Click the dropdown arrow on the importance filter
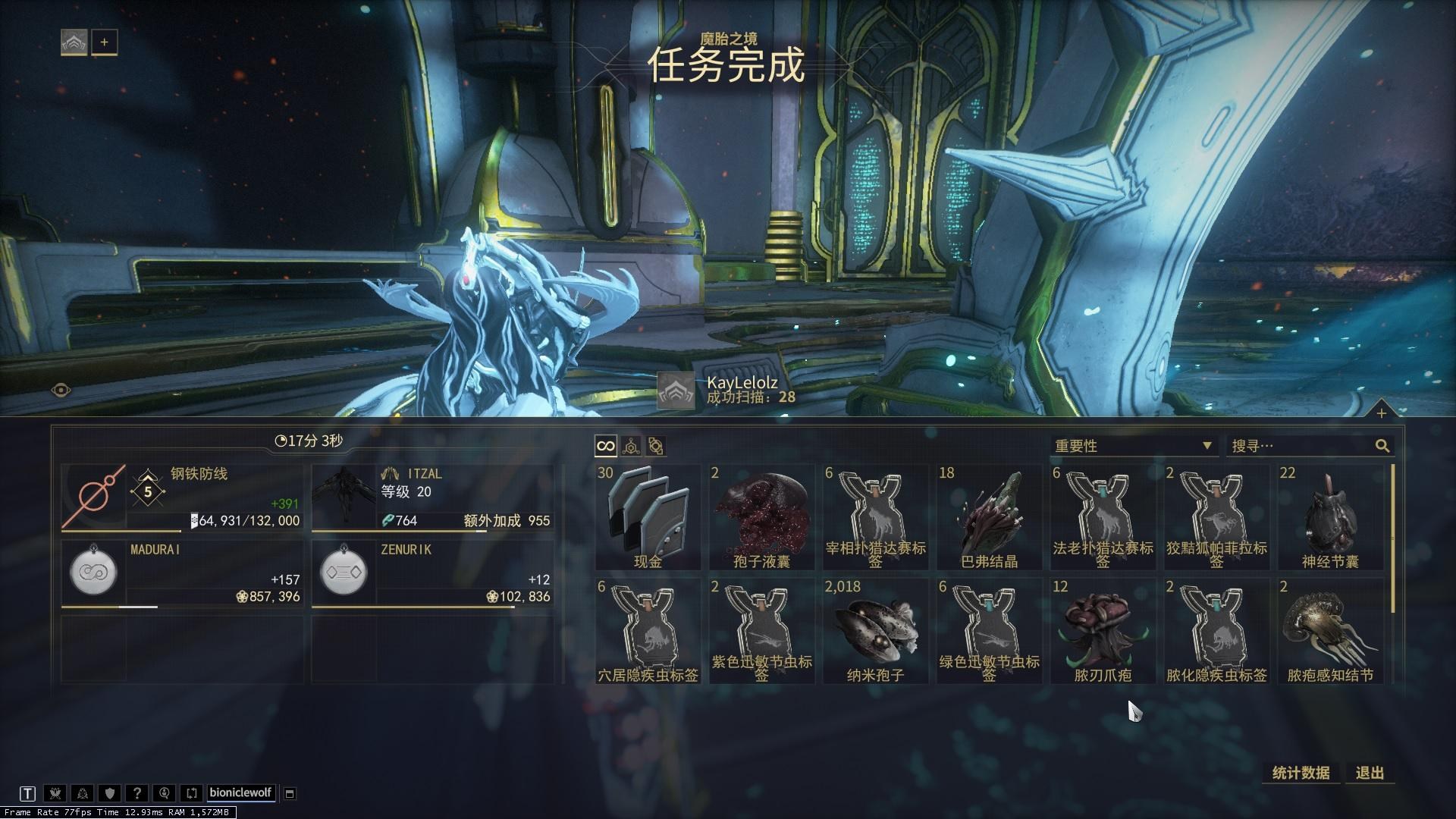Viewport: 1456px width, 819px height. [1209, 446]
